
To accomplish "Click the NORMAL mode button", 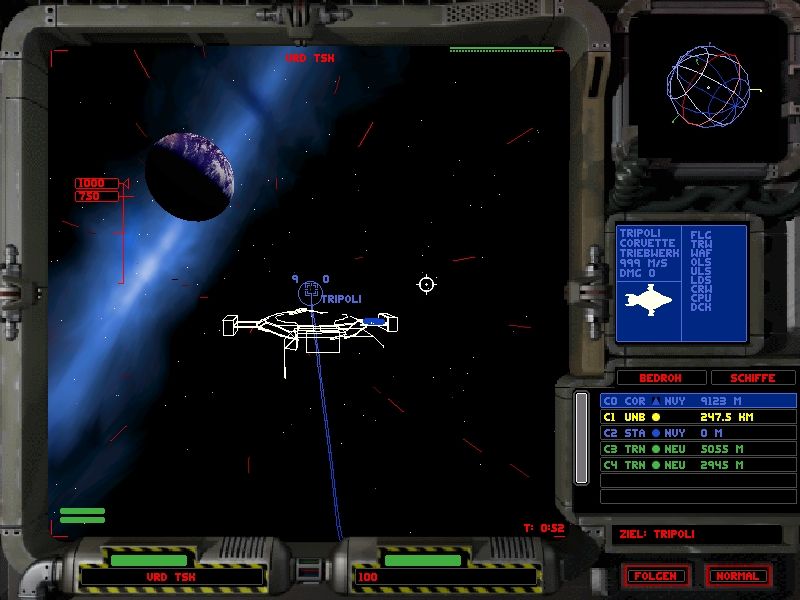I will [739, 576].
